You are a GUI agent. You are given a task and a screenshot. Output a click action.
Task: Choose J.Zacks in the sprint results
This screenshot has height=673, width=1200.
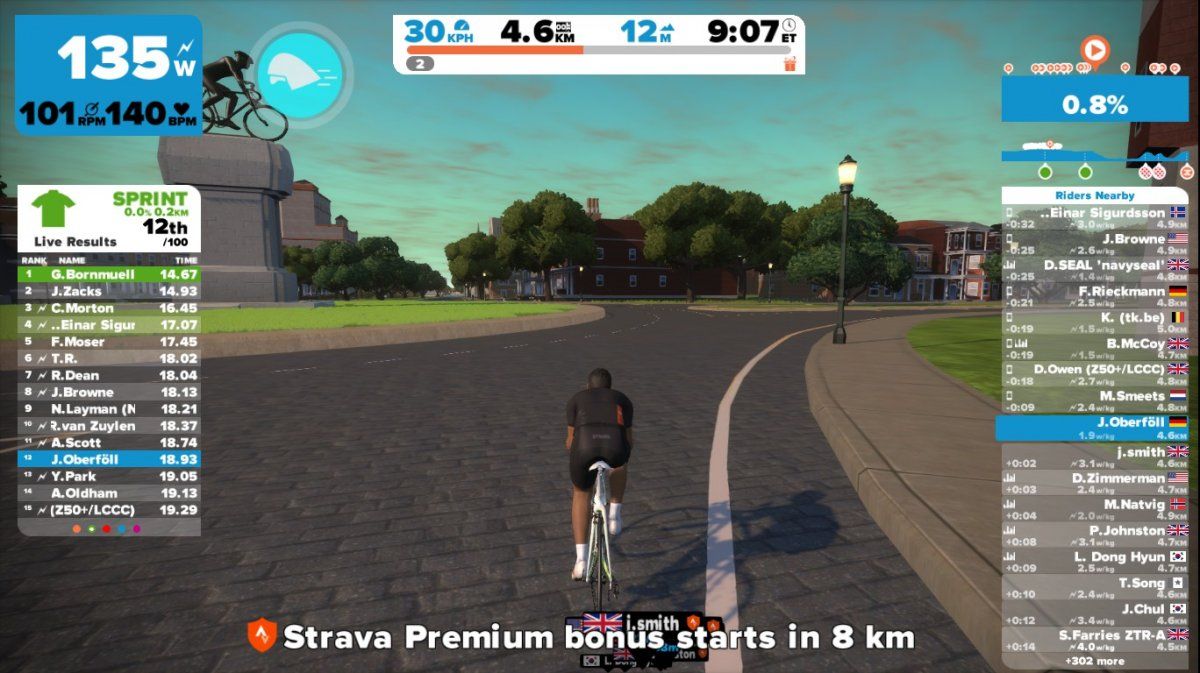click(x=109, y=291)
